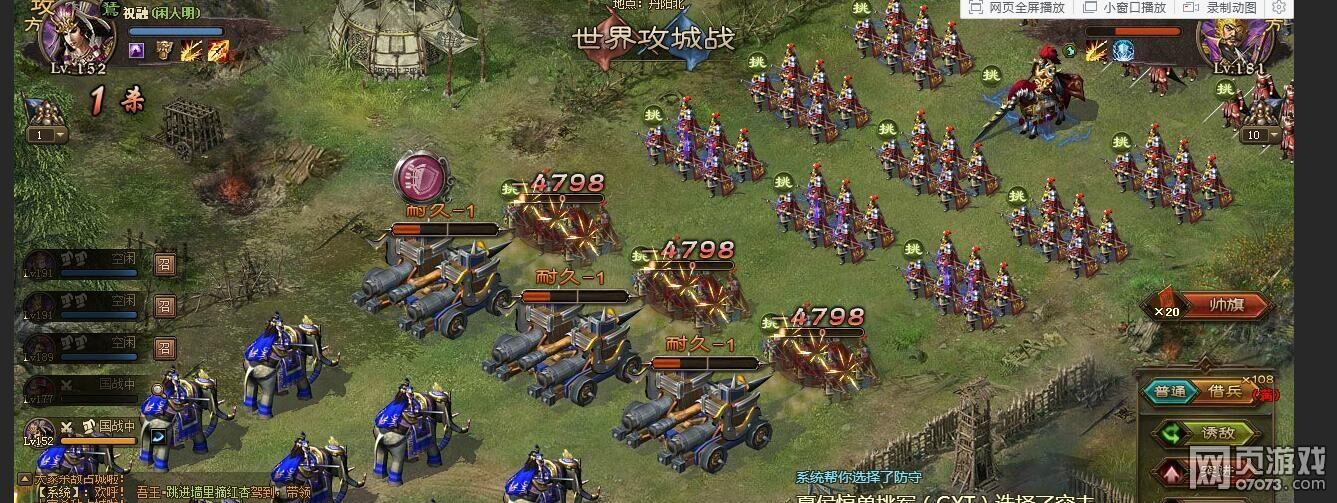
Task: Expand the chat log arrow
Action: coord(26,480)
